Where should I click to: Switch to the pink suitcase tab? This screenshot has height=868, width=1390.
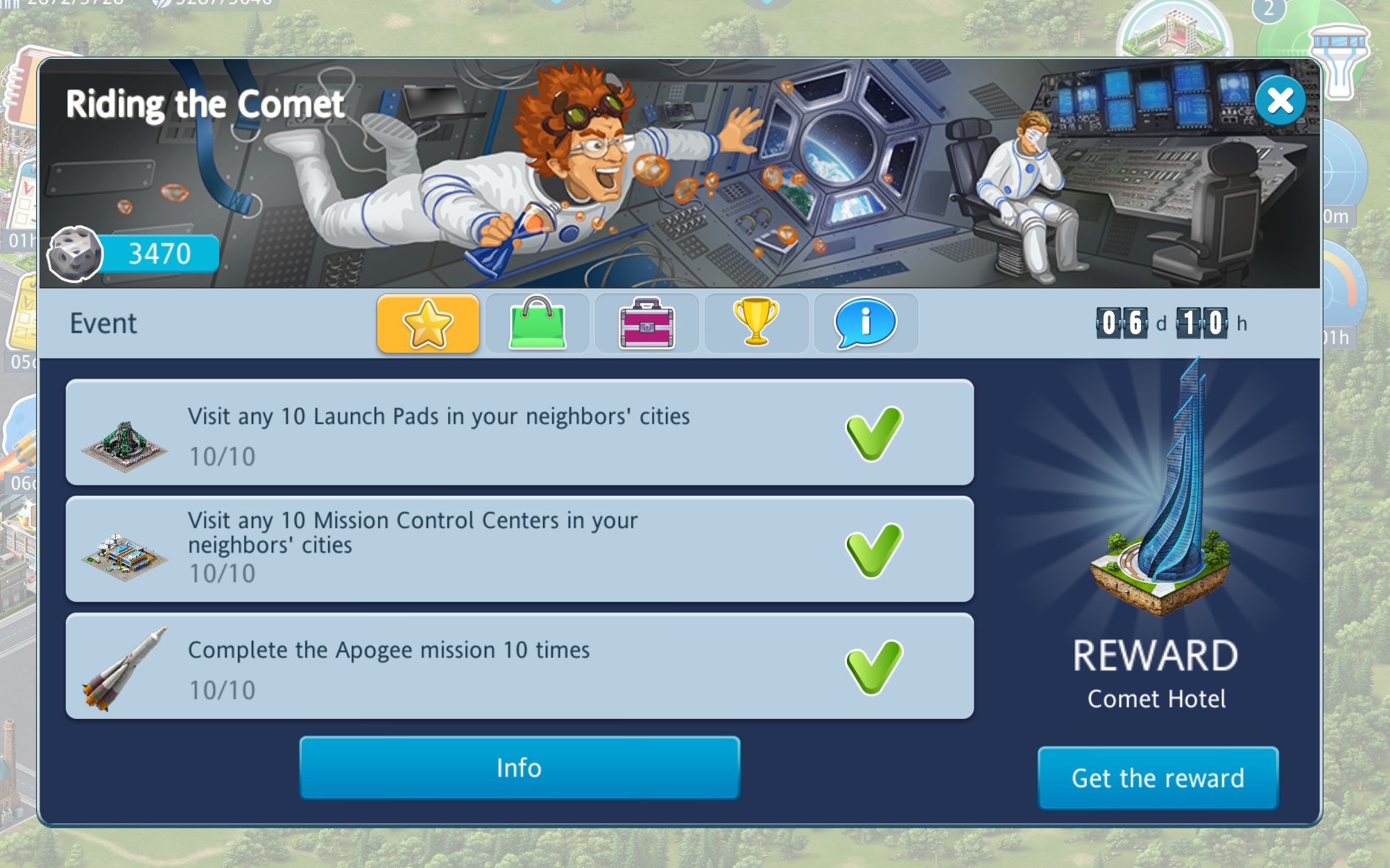click(x=646, y=323)
